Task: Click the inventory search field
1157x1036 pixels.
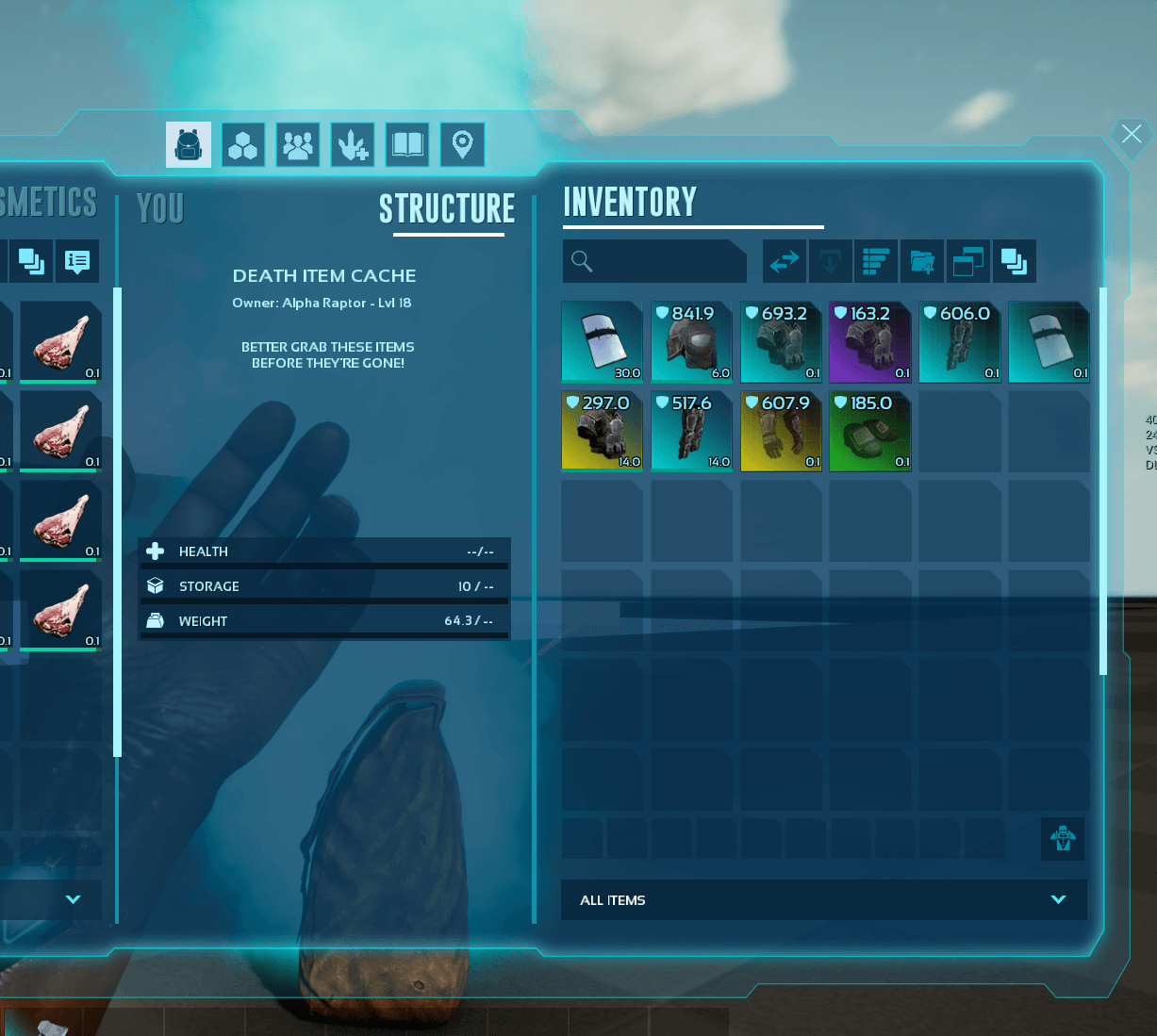Action: point(654,261)
